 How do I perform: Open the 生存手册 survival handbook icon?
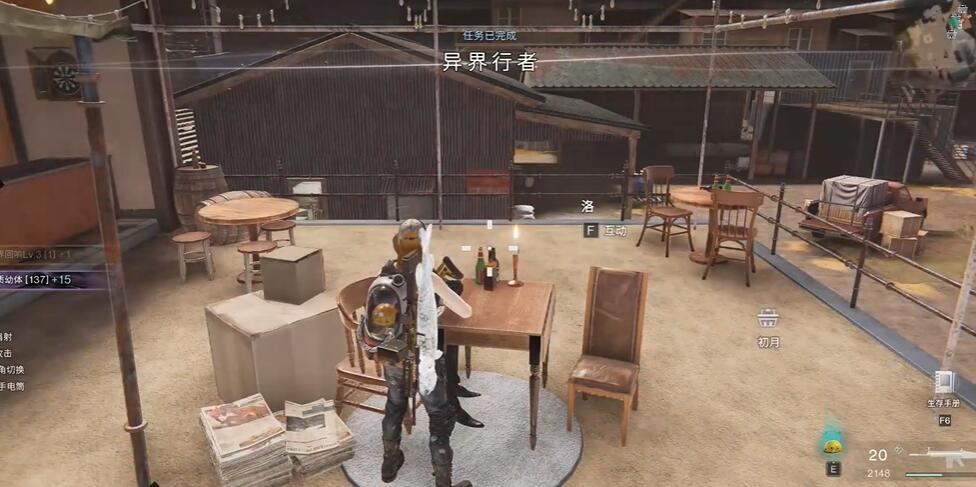[x=943, y=382]
